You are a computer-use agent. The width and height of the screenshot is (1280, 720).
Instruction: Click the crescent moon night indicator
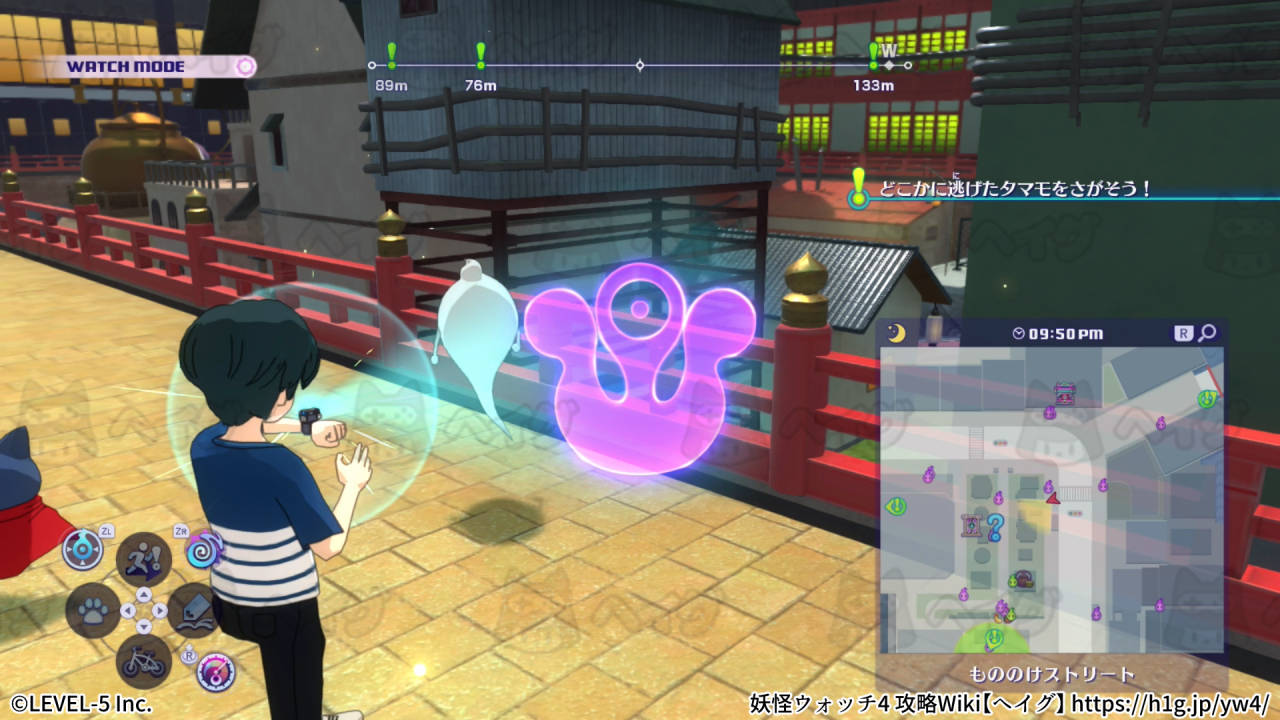(896, 333)
